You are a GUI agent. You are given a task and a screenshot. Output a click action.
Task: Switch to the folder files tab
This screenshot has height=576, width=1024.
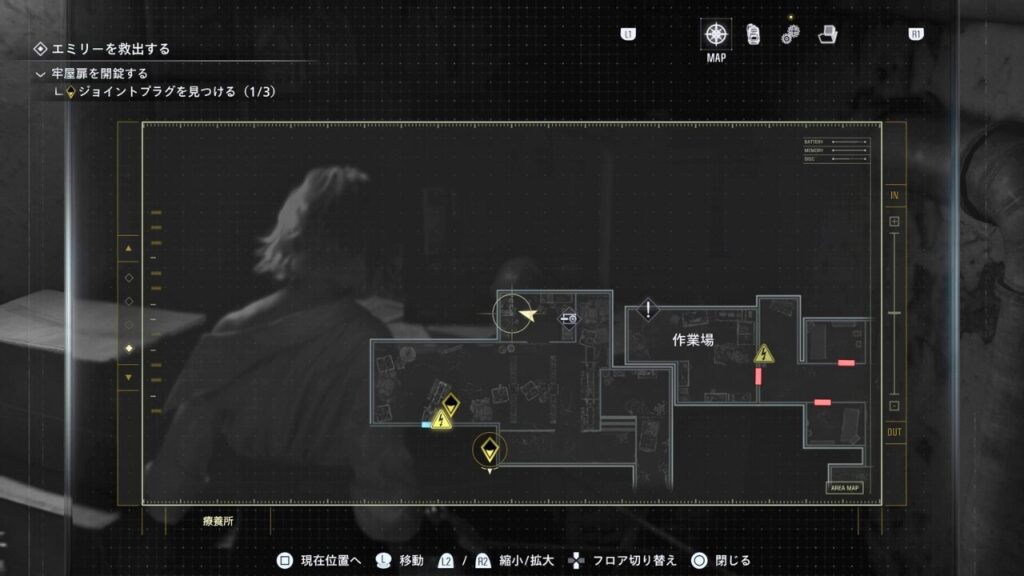pos(828,34)
